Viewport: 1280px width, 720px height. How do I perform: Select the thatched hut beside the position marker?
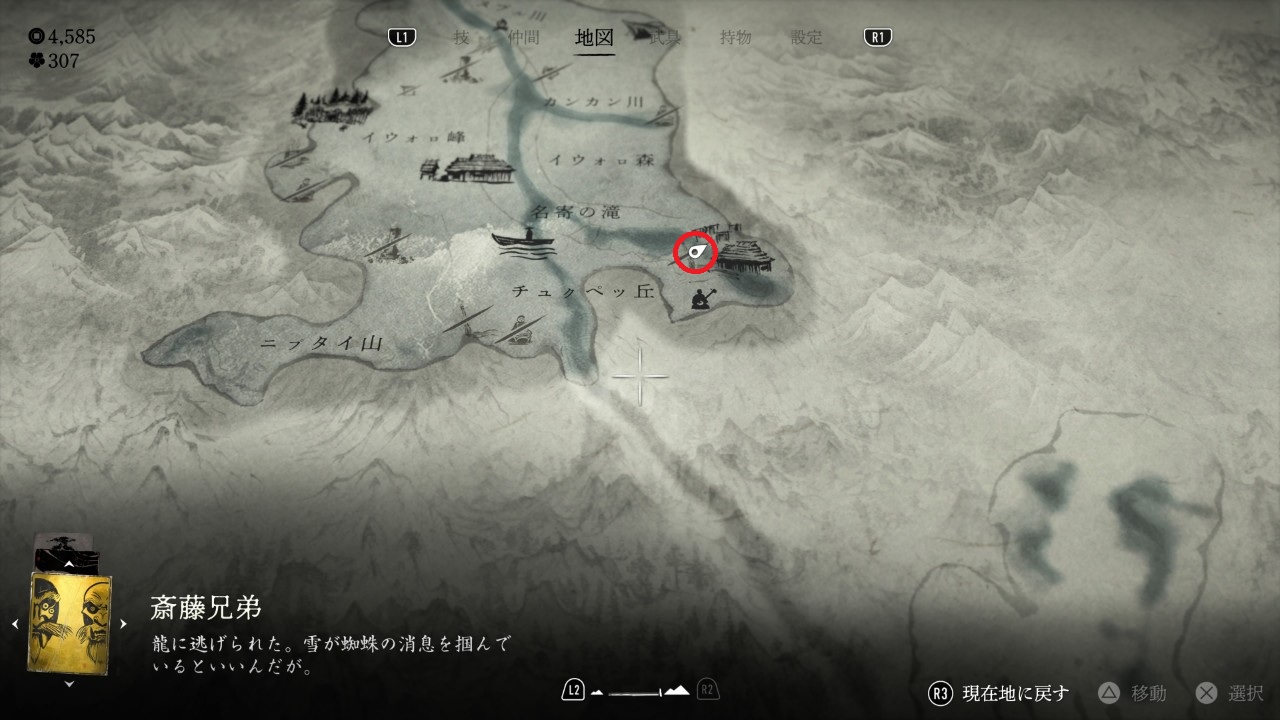(x=747, y=255)
